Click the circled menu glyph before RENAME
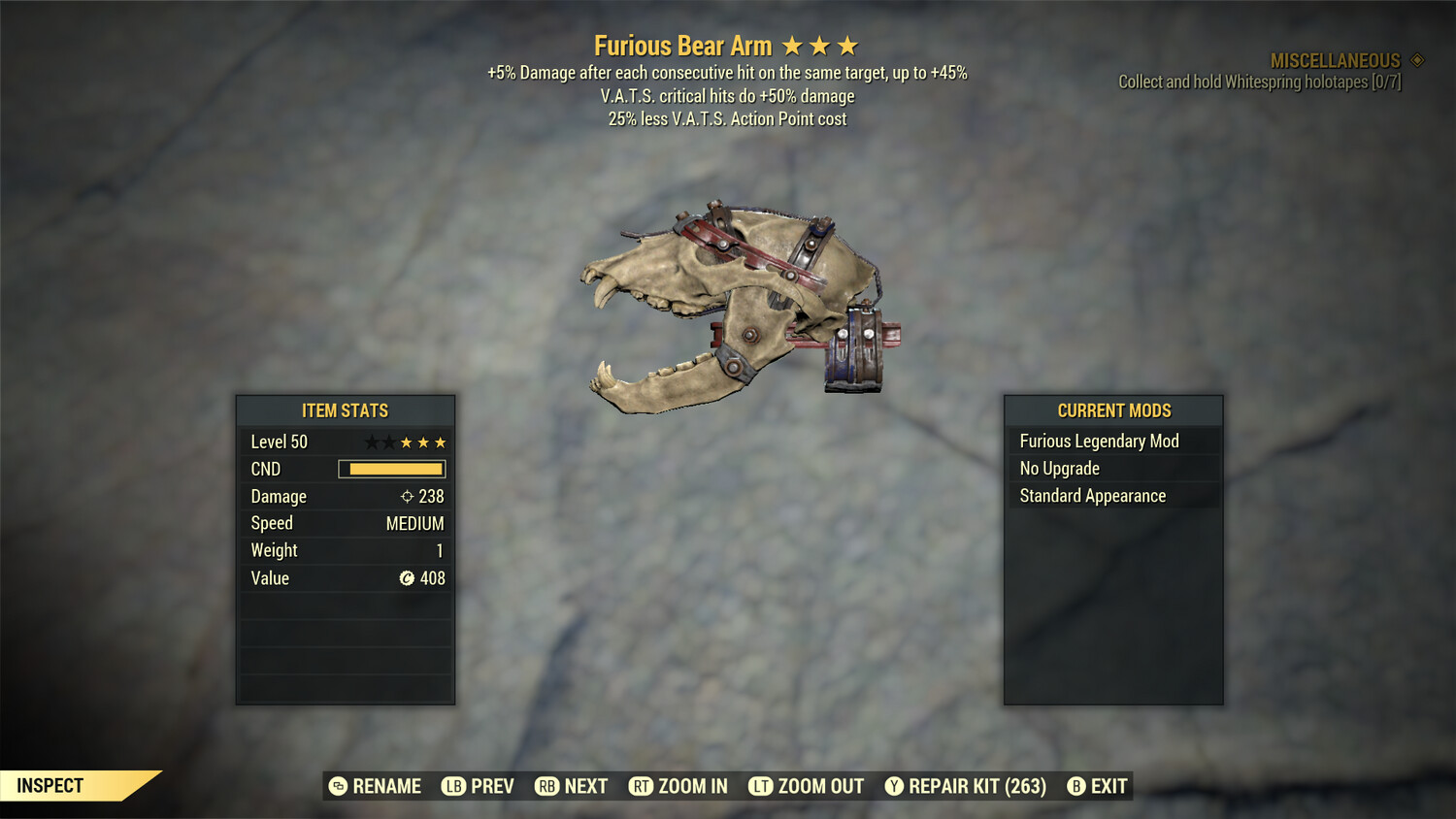 pyautogui.click(x=340, y=786)
